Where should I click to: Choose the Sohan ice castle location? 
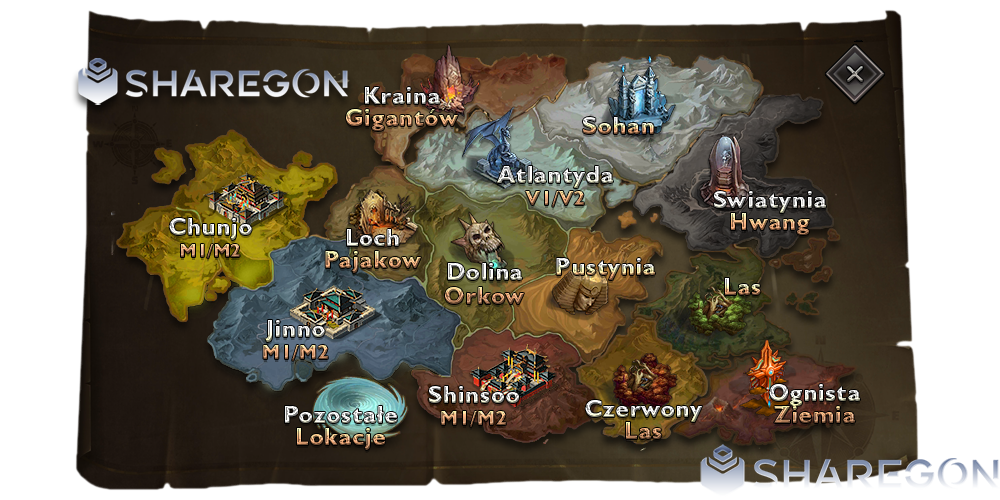637,95
